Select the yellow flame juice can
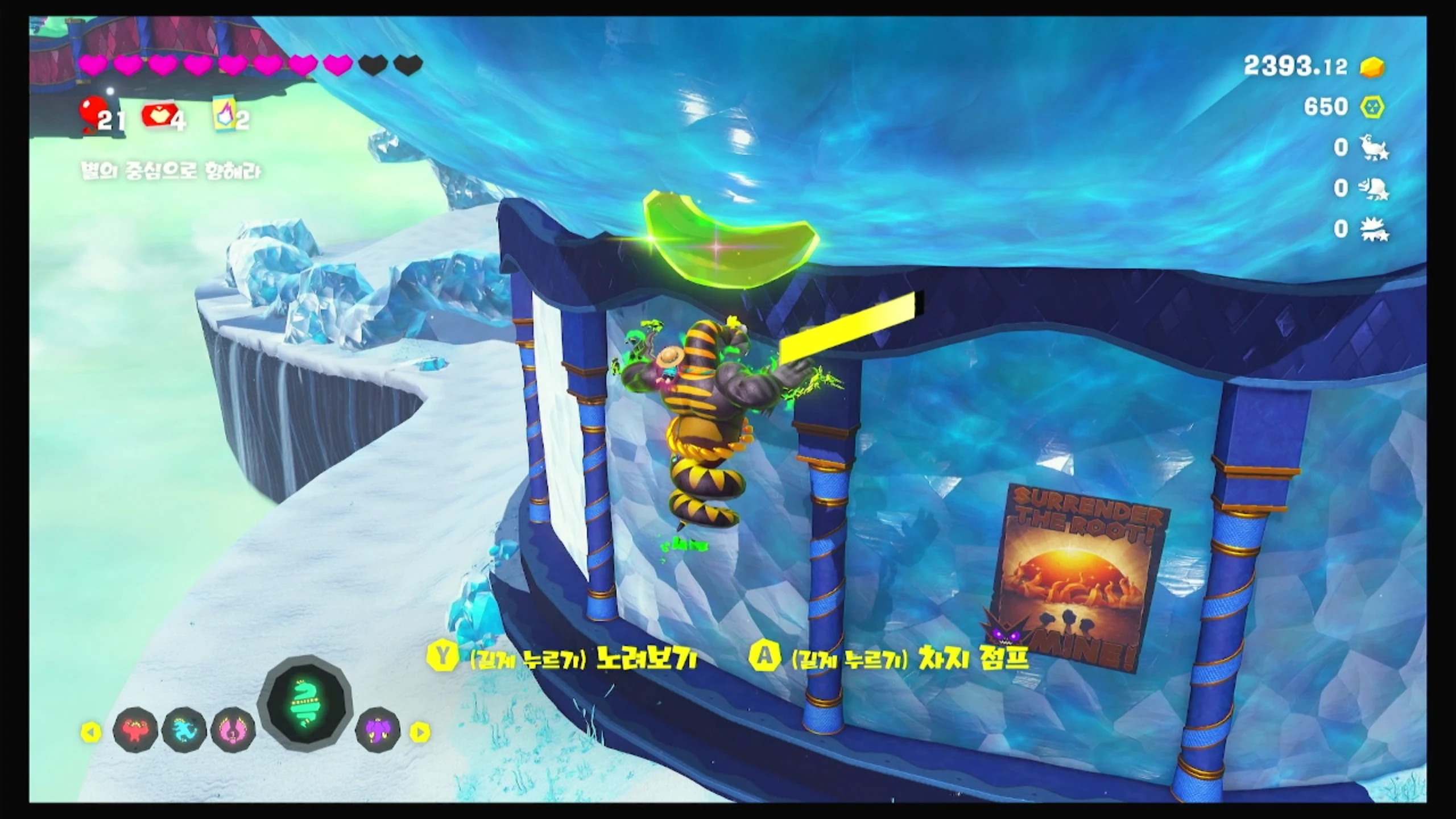Viewport: 1456px width, 819px height. tap(224, 115)
